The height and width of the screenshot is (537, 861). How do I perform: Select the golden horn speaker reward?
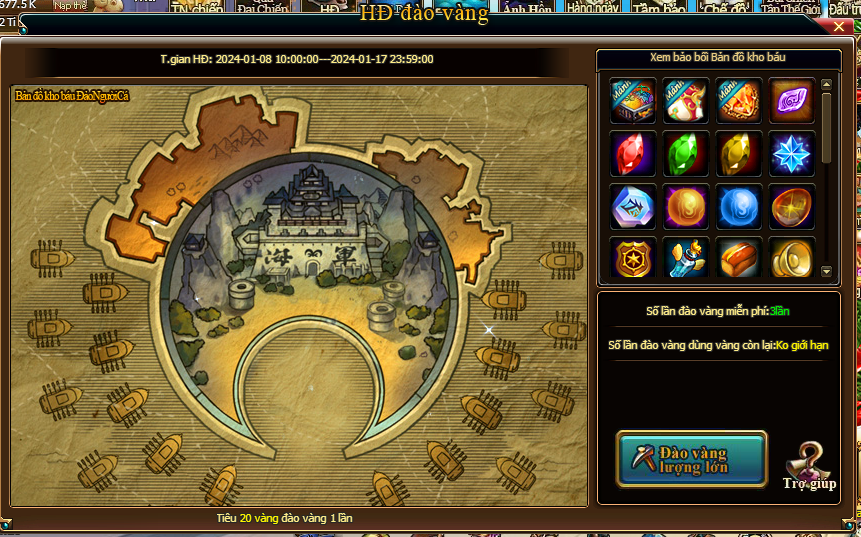click(792, 259)
